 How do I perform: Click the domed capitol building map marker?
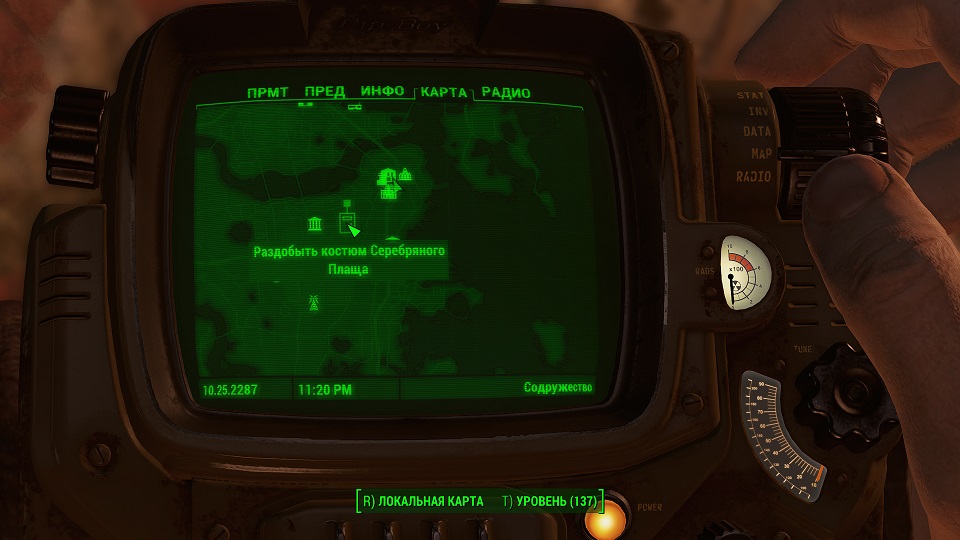[405, 176]
